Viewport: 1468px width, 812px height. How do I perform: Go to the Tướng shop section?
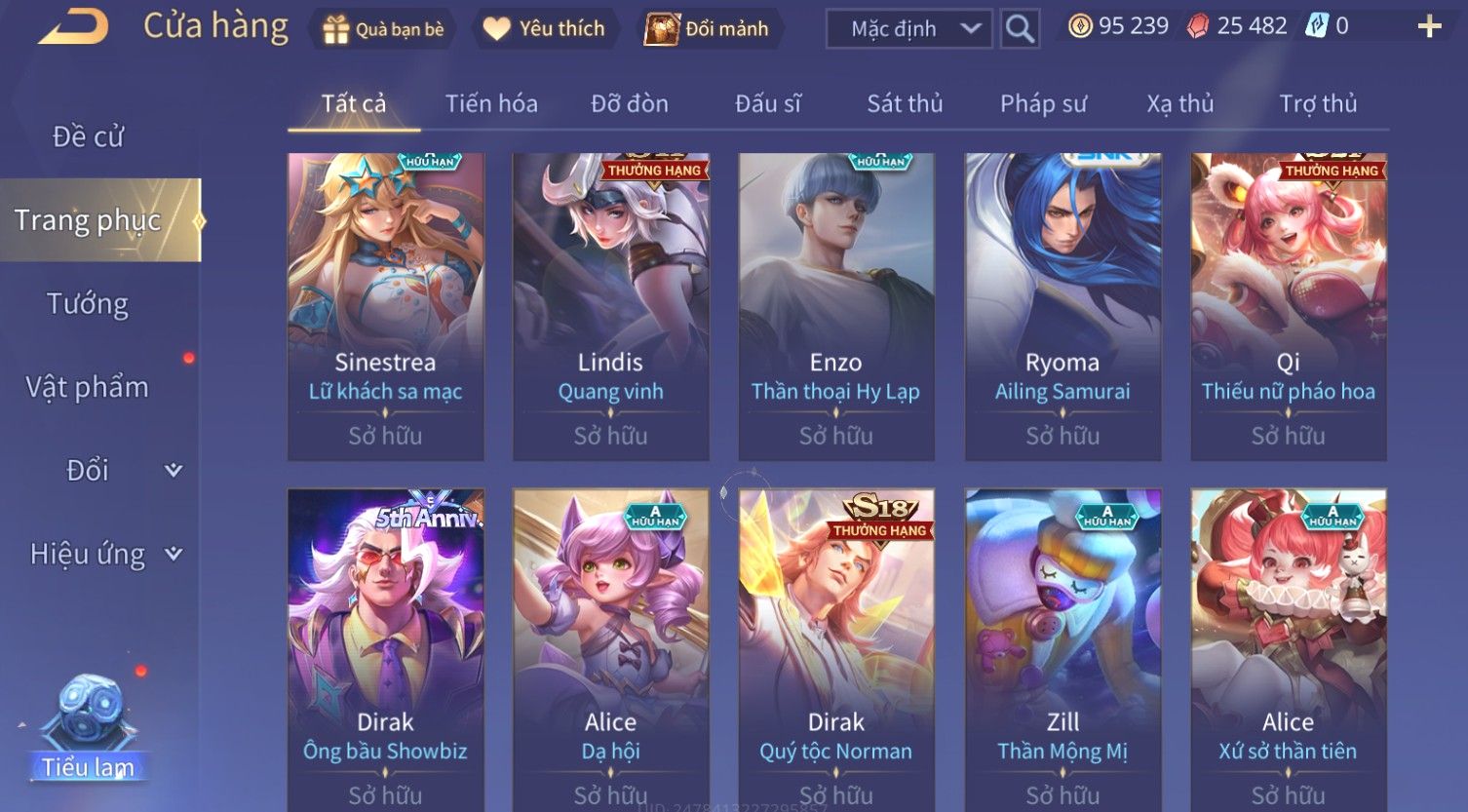click(x=88, y=304)
